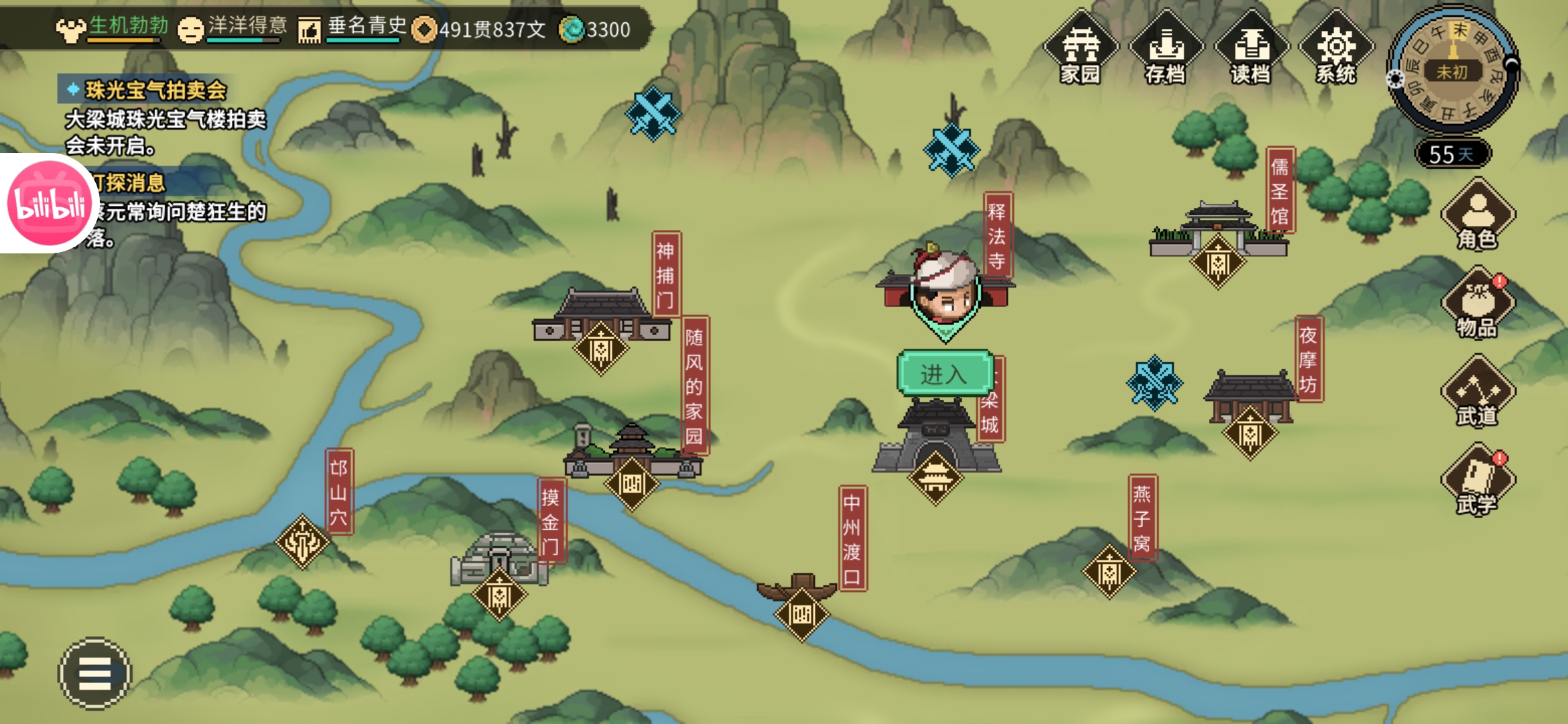Open the 家园 home menu
The image size is (1568, 724).
1080,48
